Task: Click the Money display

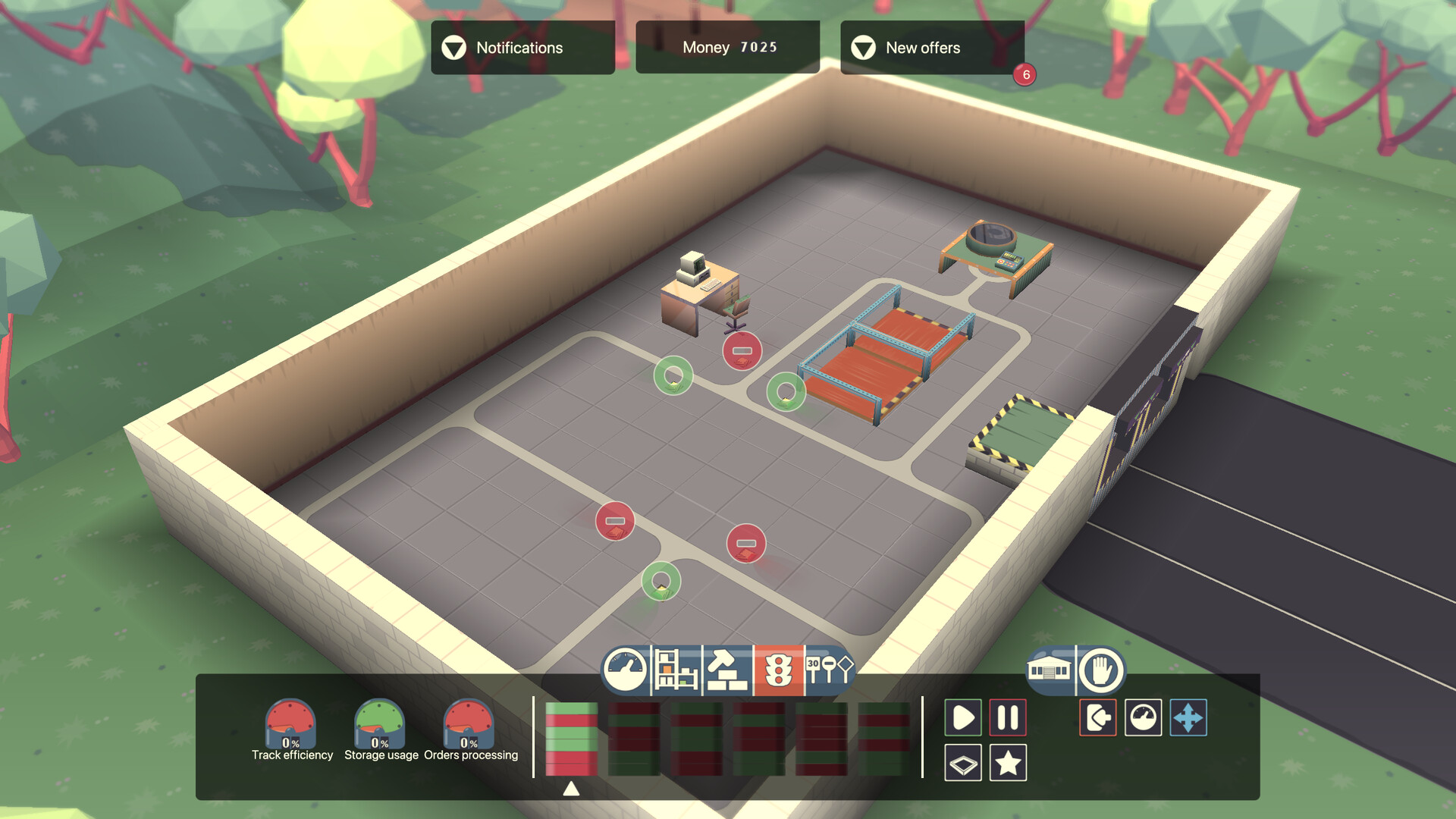Action: coord(727,46)
